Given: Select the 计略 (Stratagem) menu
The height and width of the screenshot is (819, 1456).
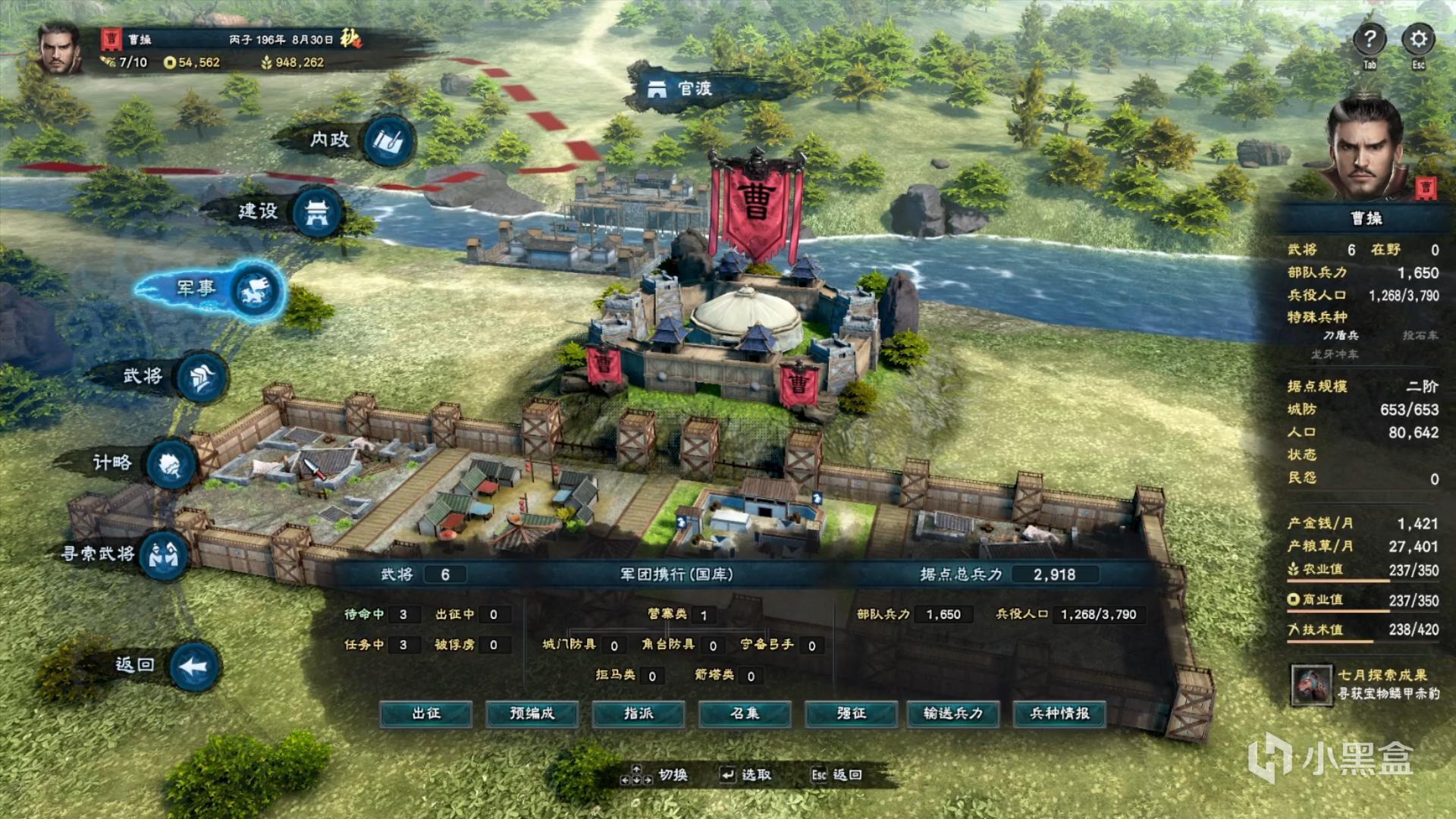Looking at the screenshot, I should point(171,464).
